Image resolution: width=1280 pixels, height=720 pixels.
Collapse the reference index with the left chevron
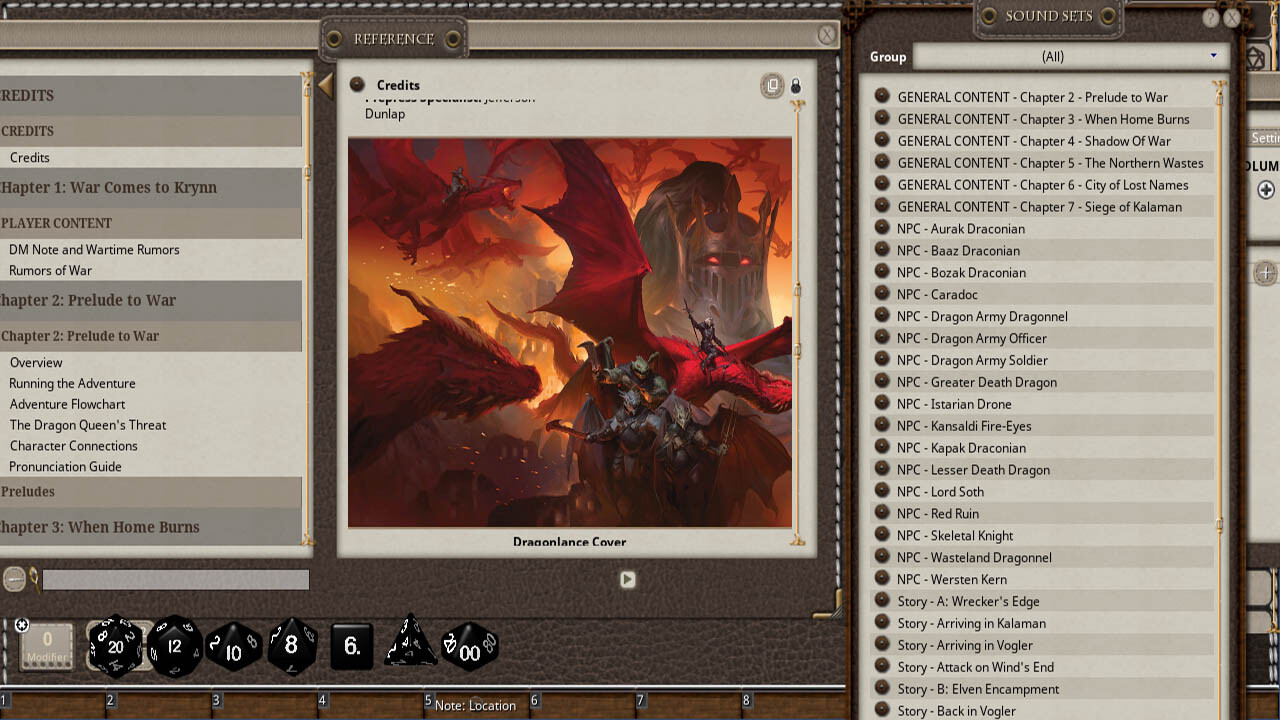[x=325, y=85]
